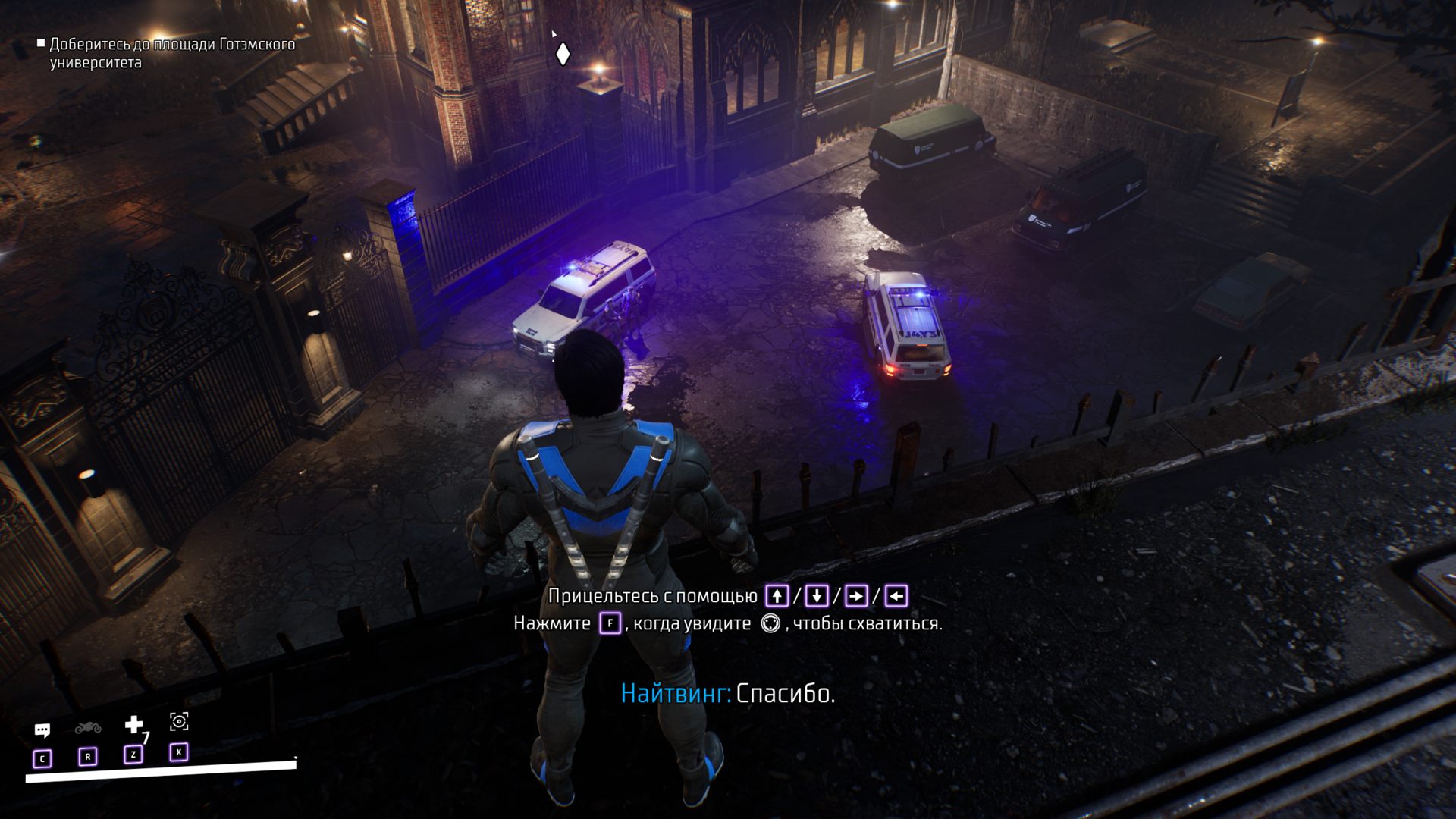Click the Batcycle summon icon
This screenshot has height=819, width=1456.
tap(88, 729)
